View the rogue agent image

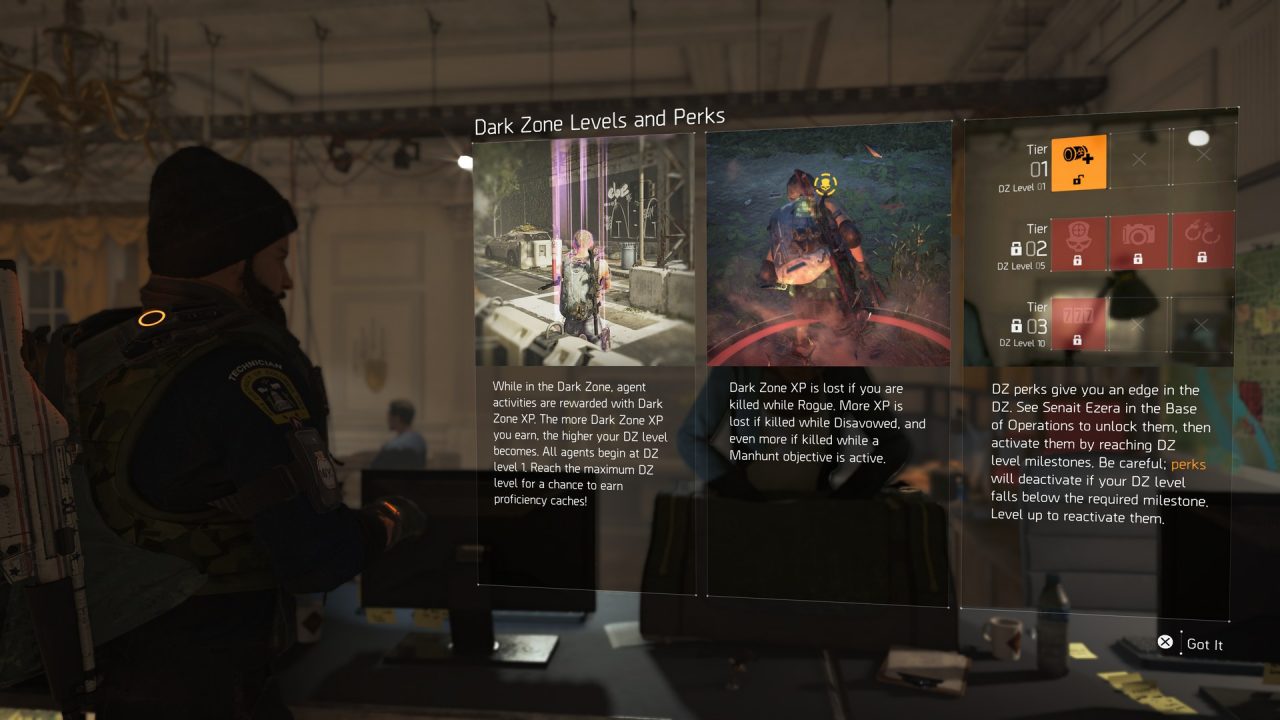point(829,249)
